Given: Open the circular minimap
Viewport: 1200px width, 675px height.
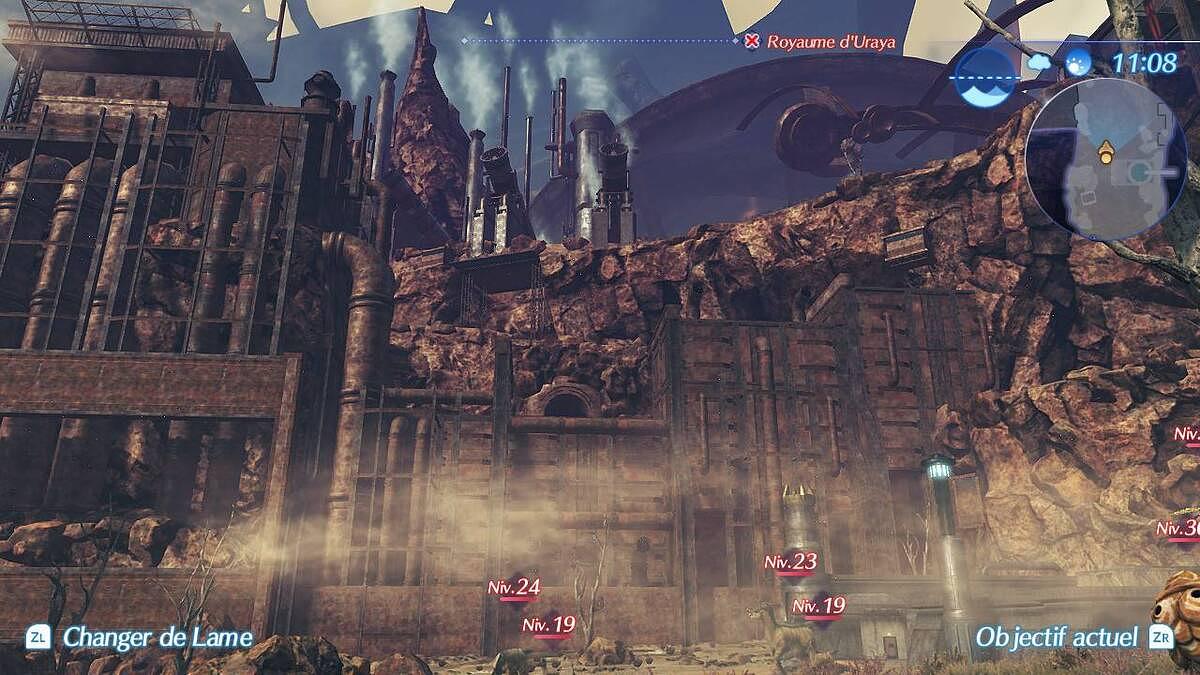Looking at the screenshot, I should pos(1104,159).
